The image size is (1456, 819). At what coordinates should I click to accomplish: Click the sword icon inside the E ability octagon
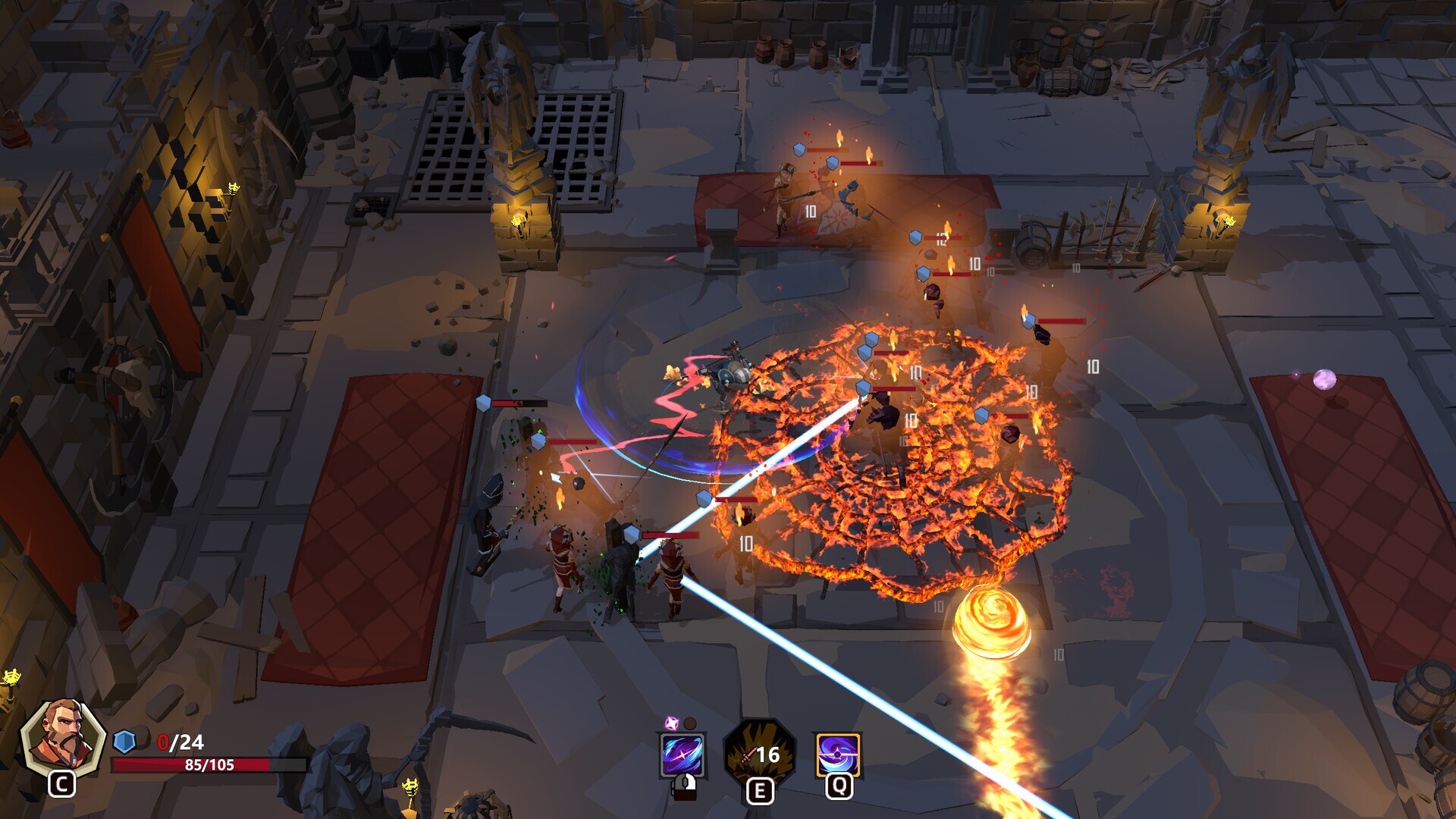(748, 756)
